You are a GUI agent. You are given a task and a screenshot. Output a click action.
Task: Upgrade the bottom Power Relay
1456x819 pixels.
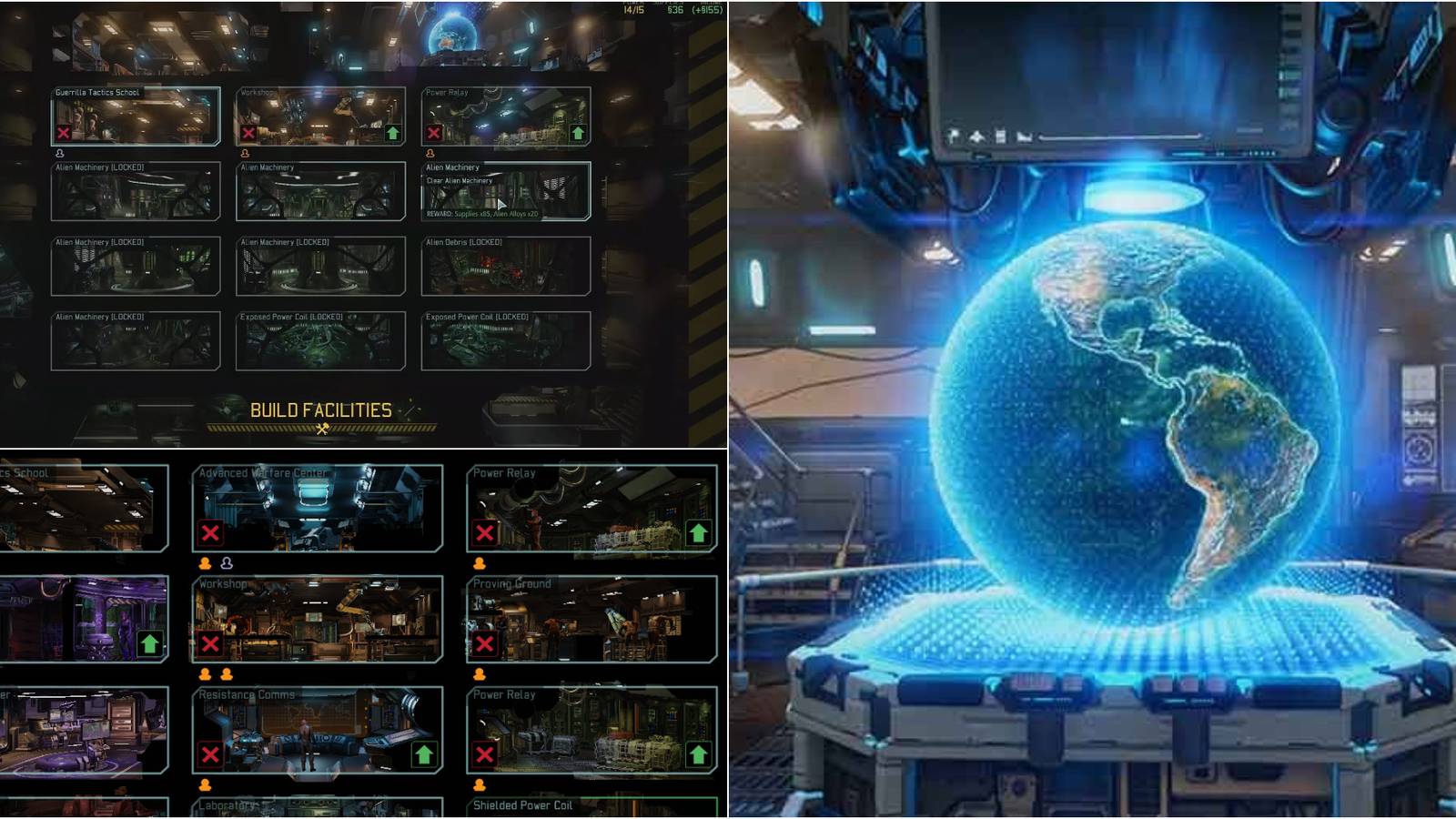(697, 753)
